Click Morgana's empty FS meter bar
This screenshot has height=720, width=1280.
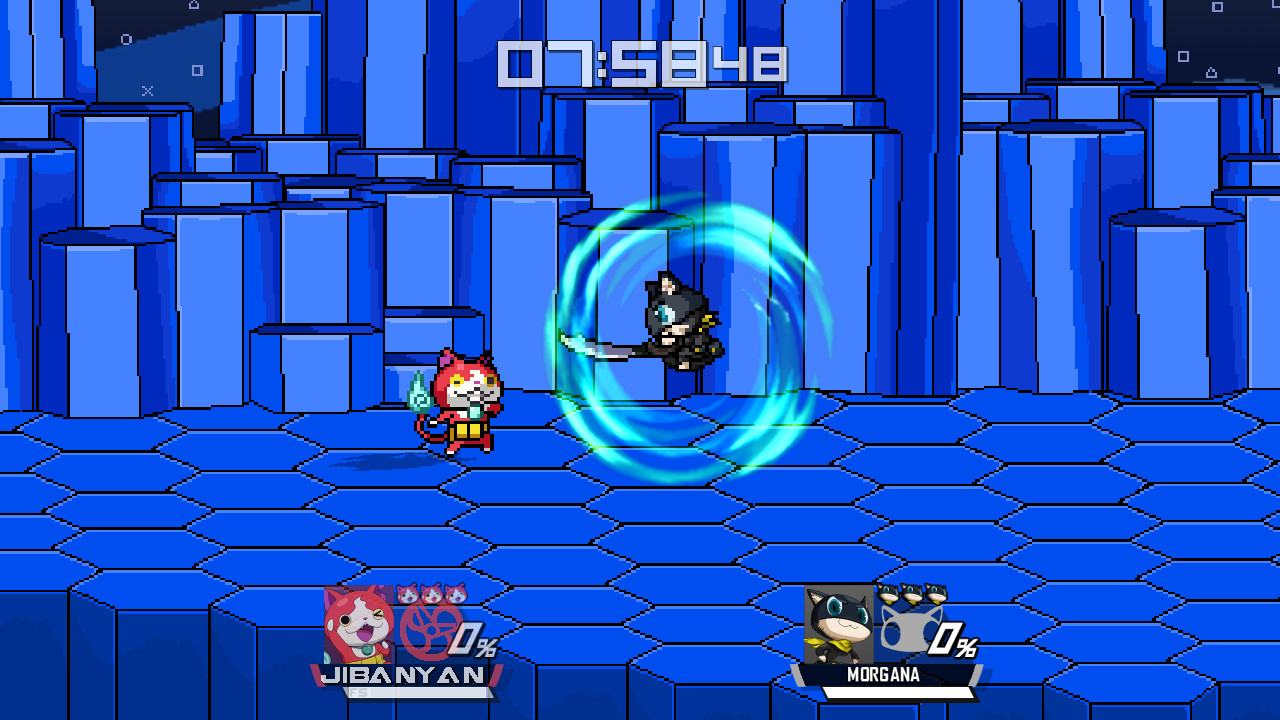898,690
